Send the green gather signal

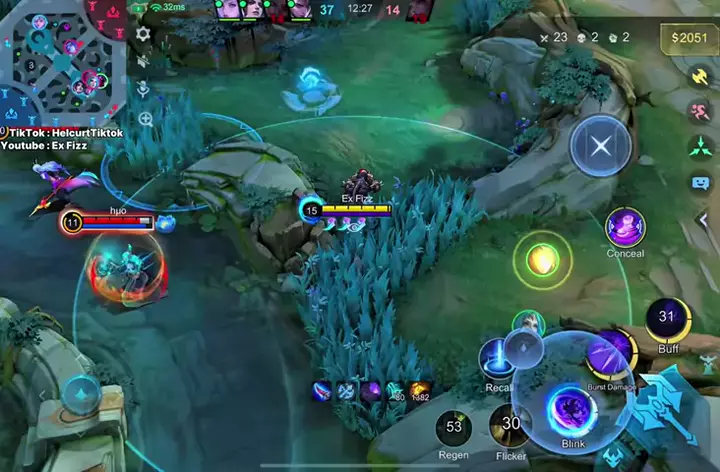click(700, 147)
